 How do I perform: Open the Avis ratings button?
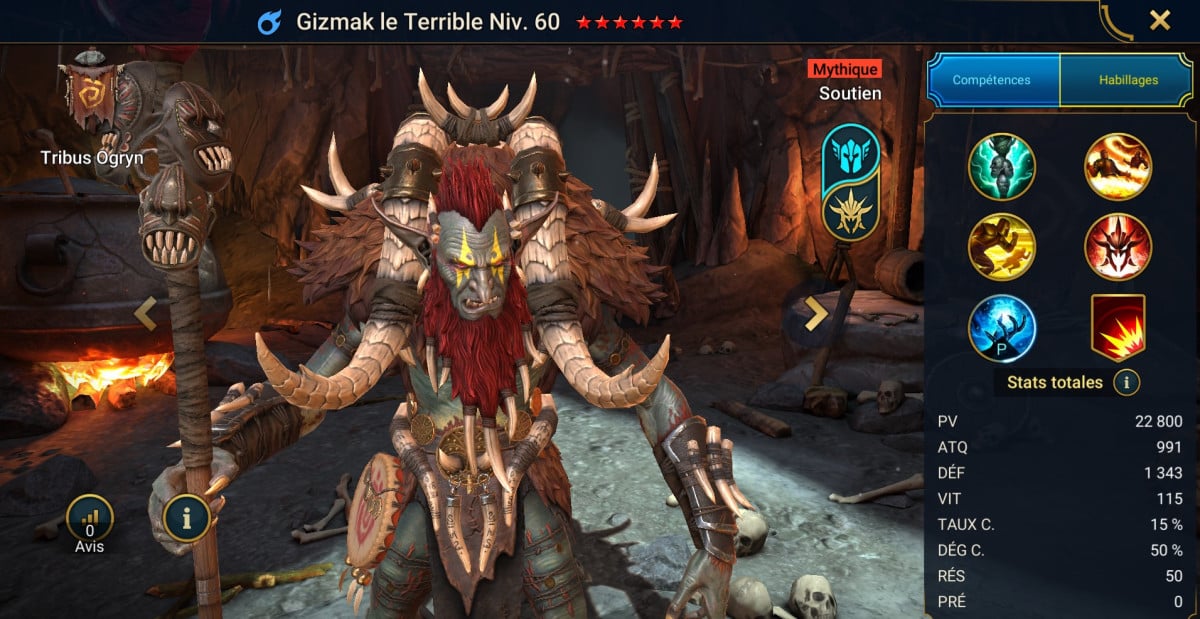coord(90,520)
